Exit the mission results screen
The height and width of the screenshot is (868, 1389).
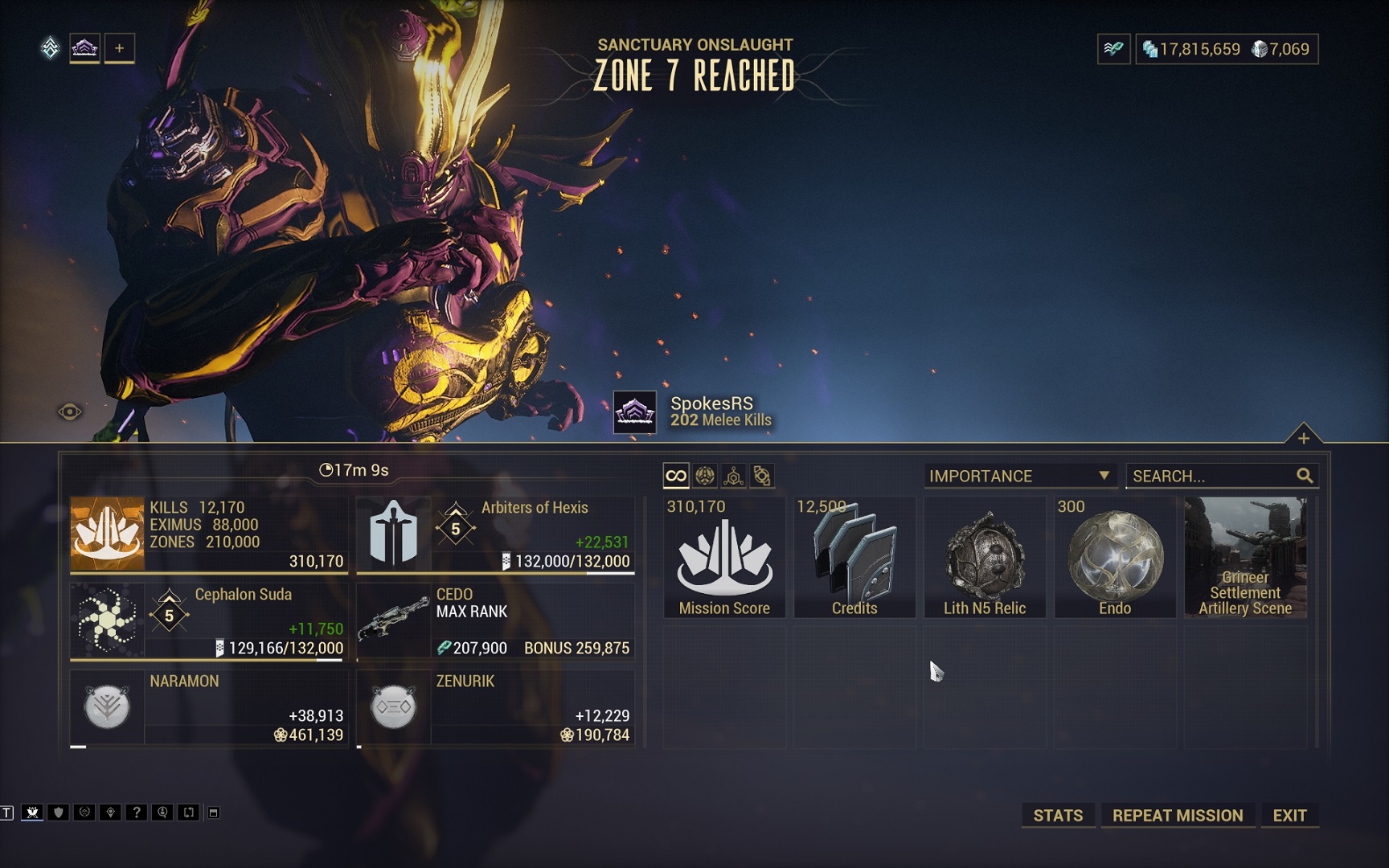pos(1289,815)
